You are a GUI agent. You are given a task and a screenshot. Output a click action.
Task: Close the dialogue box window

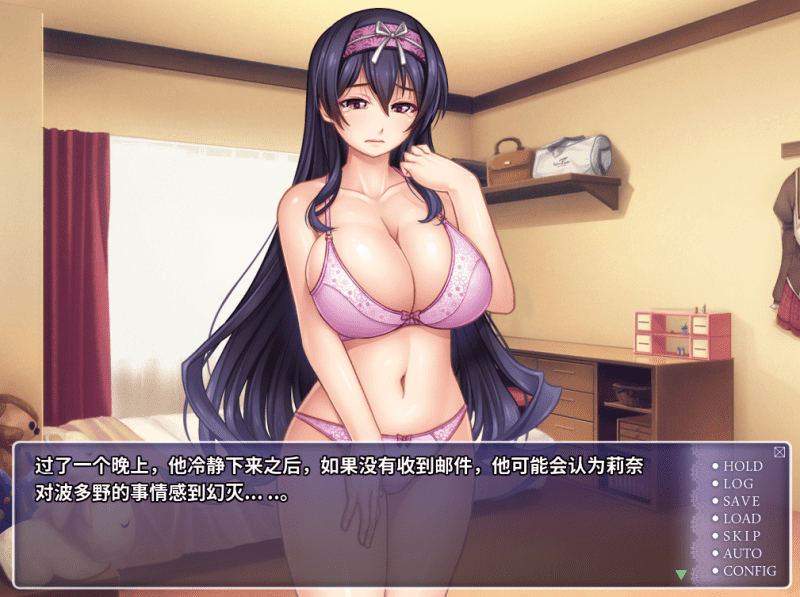(779, 452)
